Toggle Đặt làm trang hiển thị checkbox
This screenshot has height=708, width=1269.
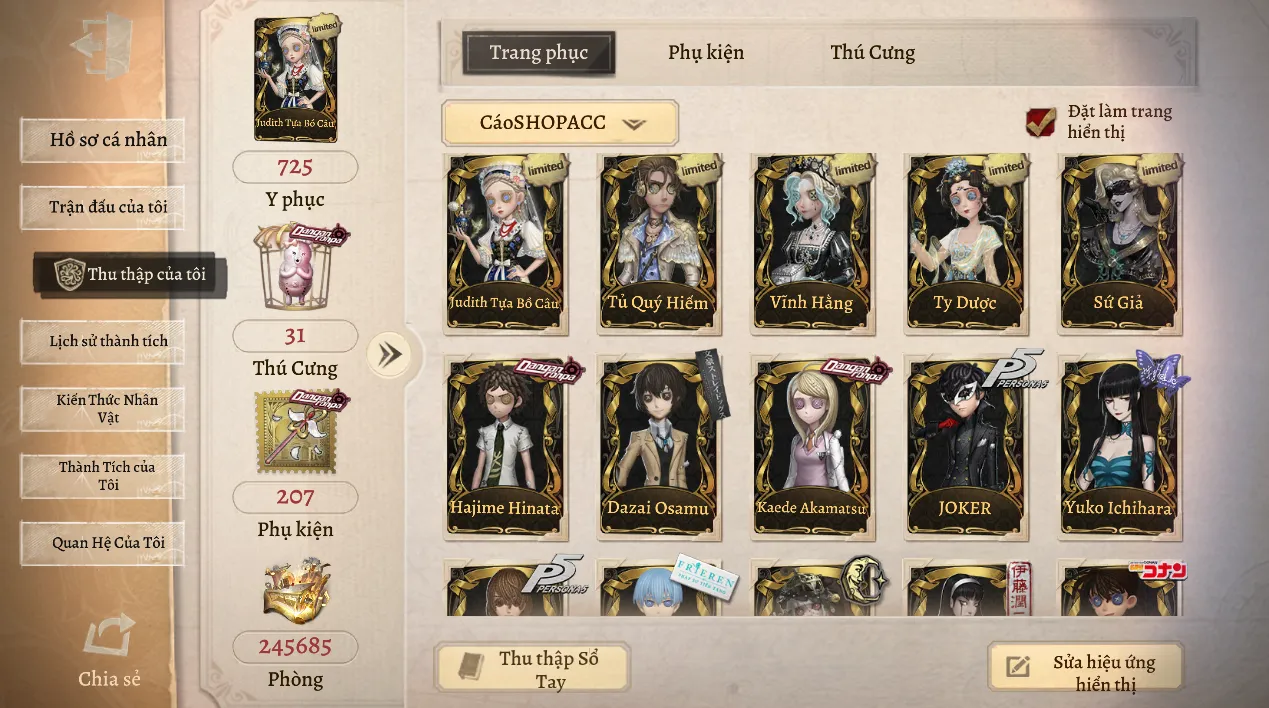tap(1041, 122)
